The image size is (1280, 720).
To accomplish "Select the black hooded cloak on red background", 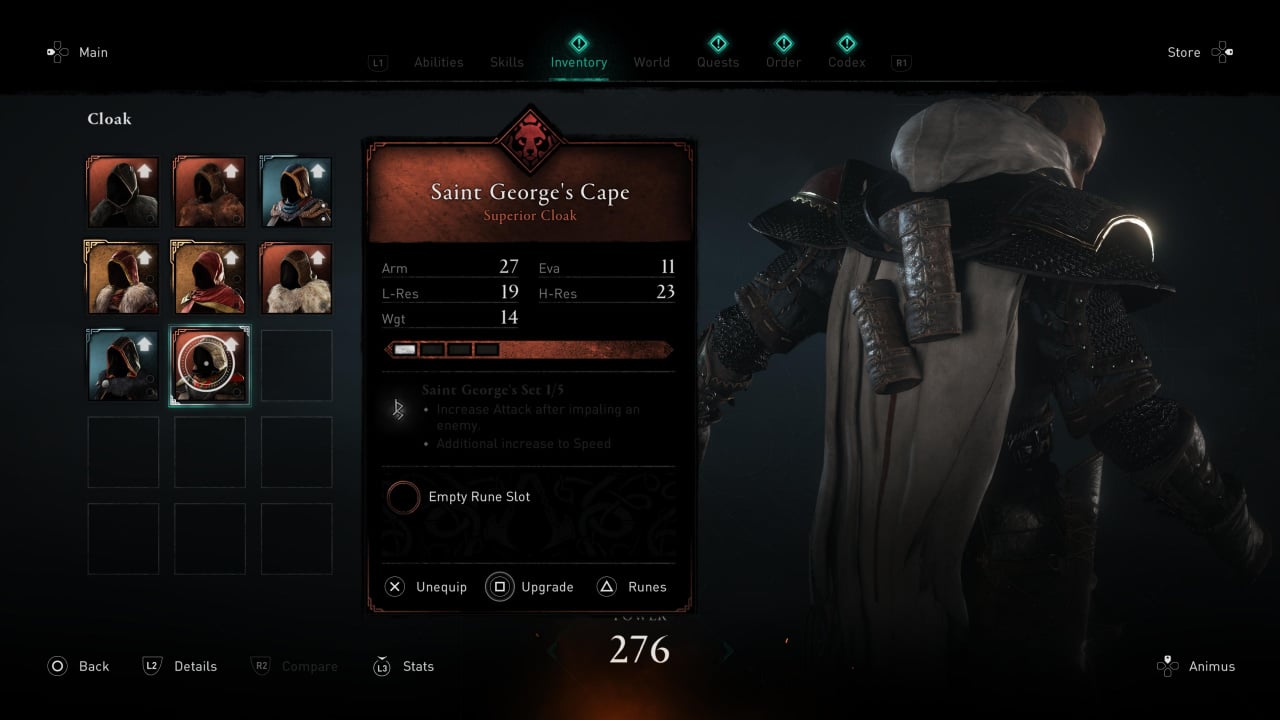I will (x=123, y=191).
